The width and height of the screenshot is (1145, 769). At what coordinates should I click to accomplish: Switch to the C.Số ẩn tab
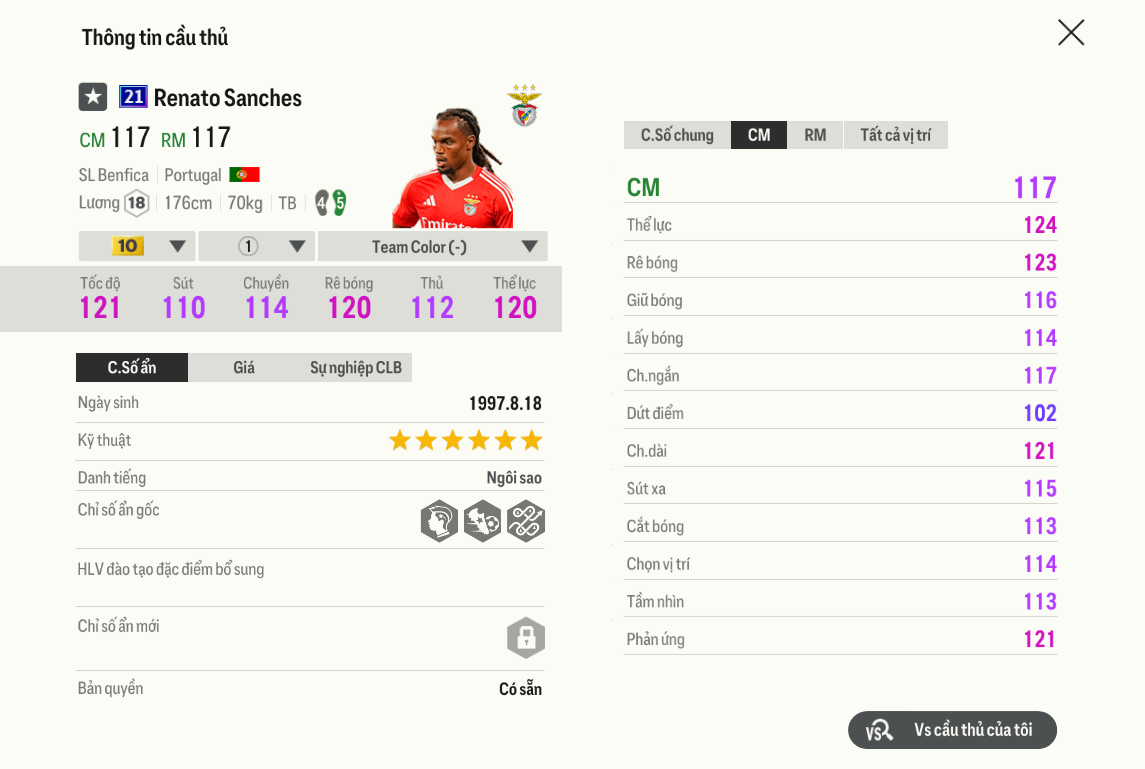[x=132, y=368]
